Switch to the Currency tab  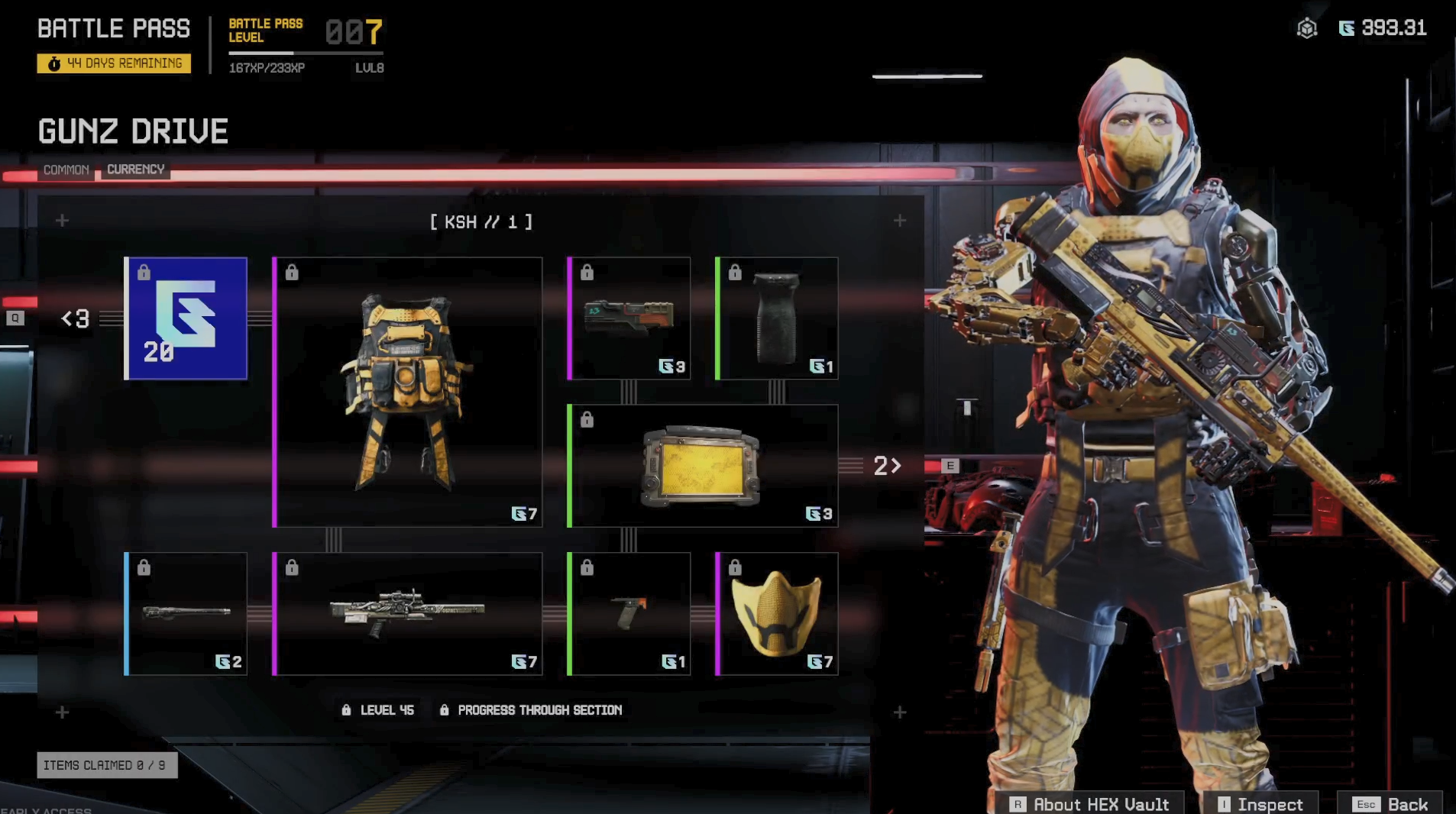[135, 170]
